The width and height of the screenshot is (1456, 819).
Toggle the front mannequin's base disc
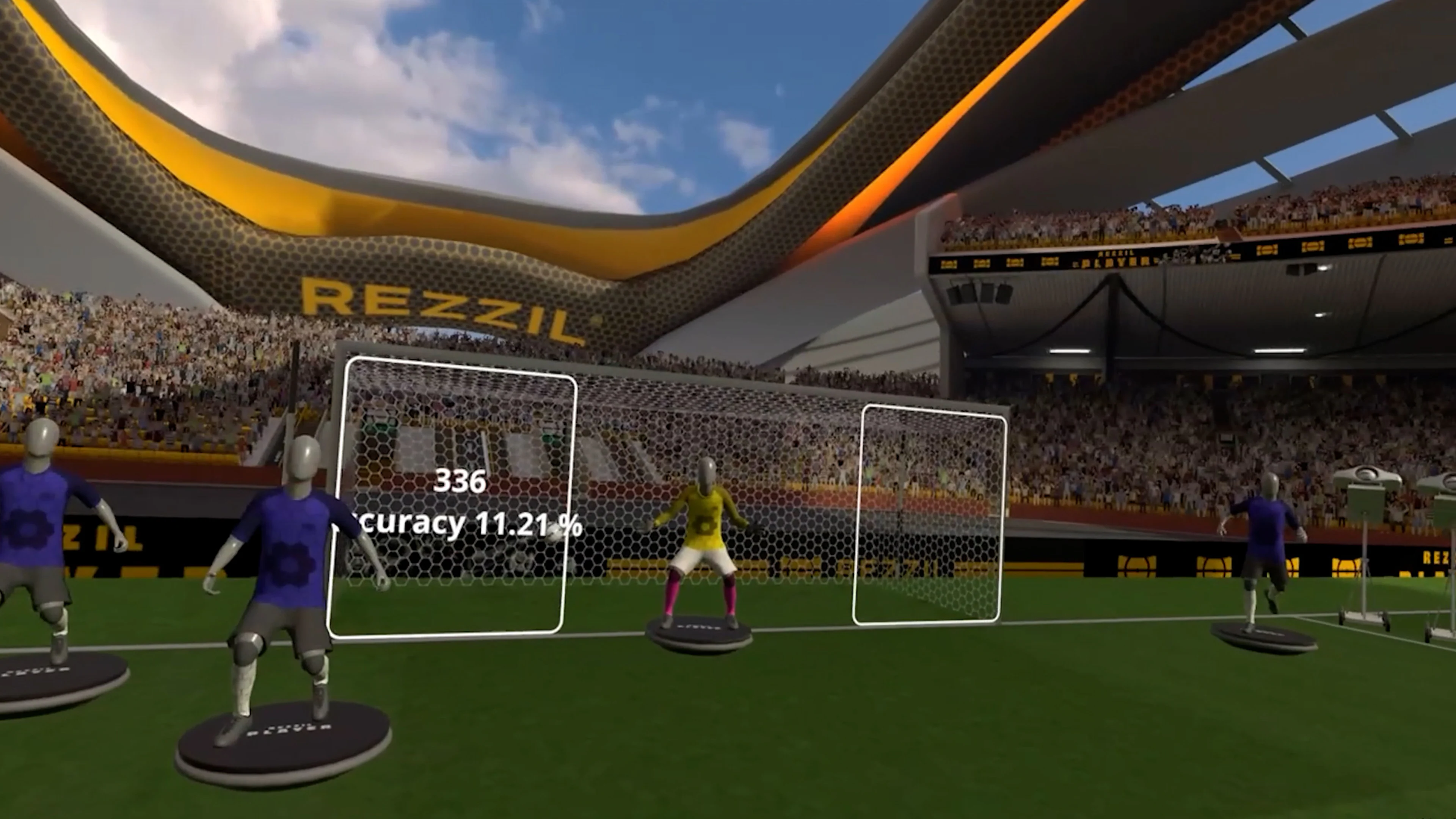[x=282, y=729]
